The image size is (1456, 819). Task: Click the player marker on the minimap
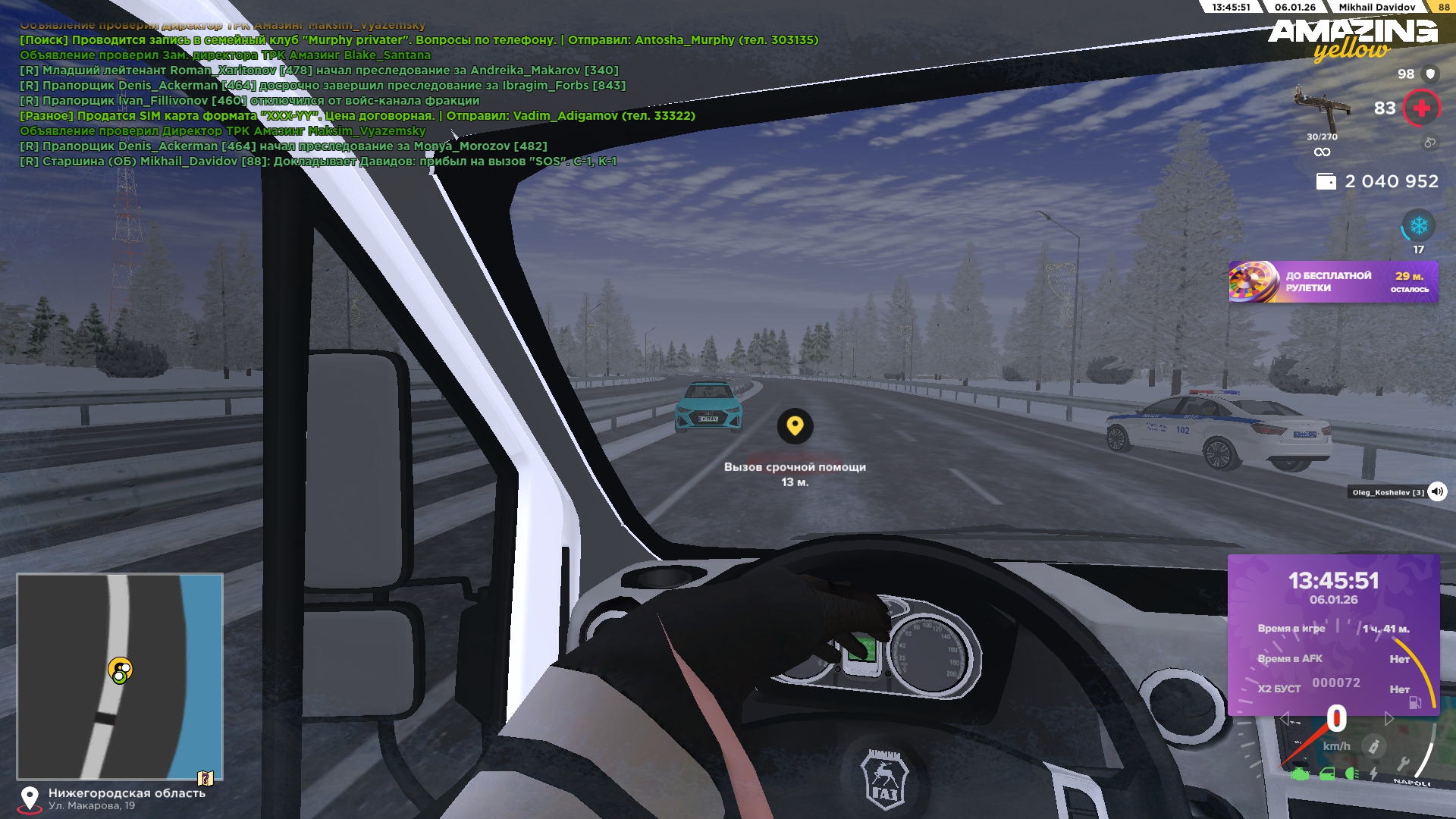point(120,670)
